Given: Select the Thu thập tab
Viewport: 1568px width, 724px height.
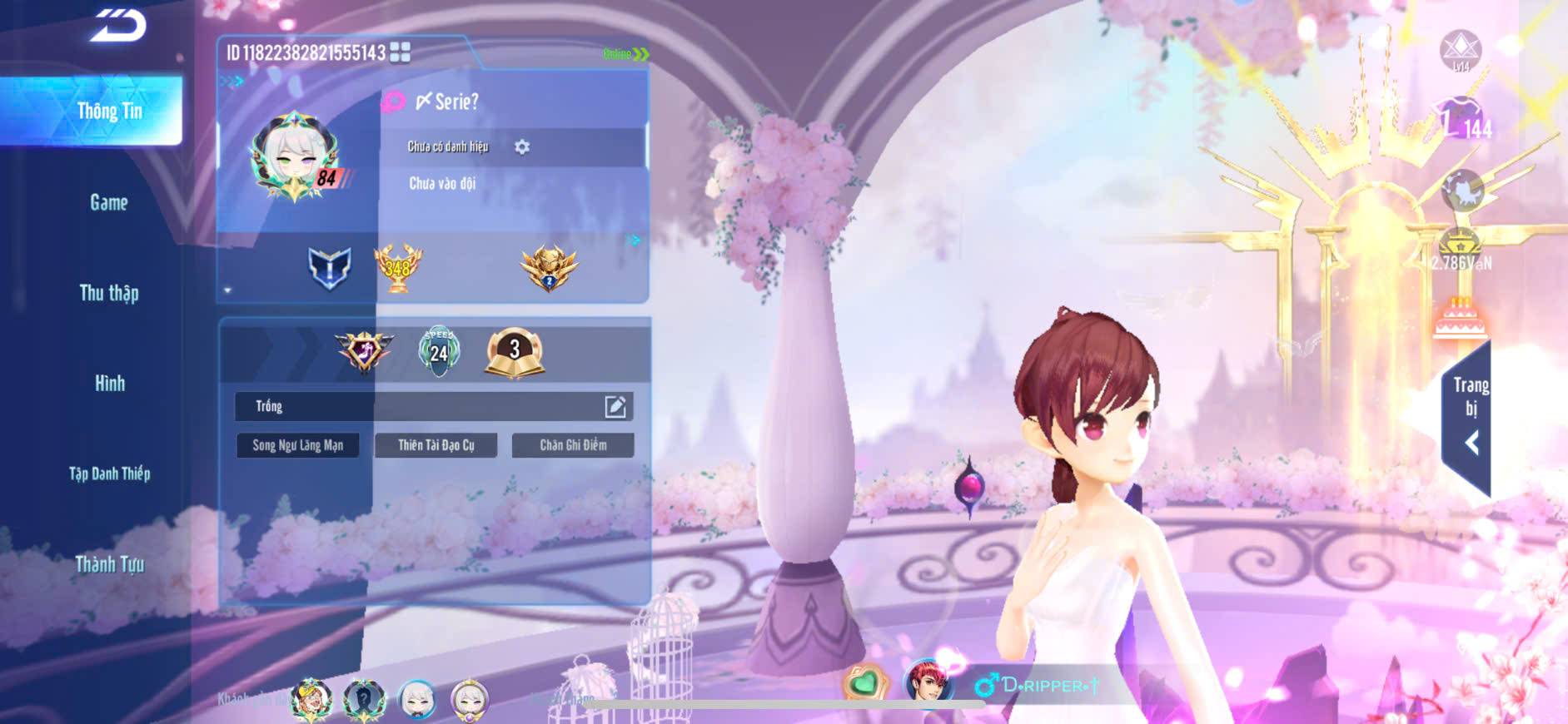Looking at the screenshot, I should coord(109,293).
